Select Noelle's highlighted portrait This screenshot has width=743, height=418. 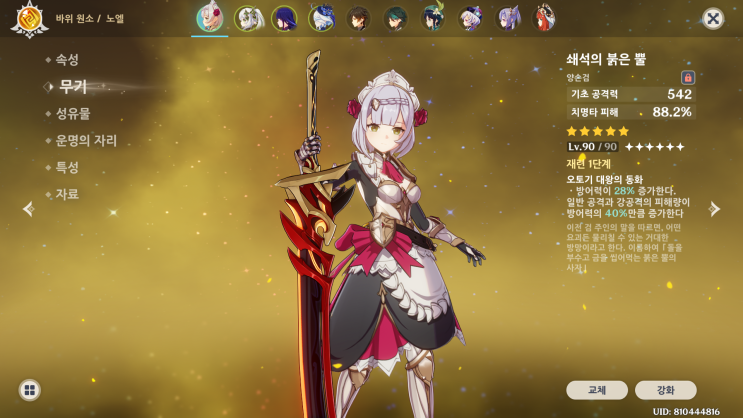pos(210,18)
